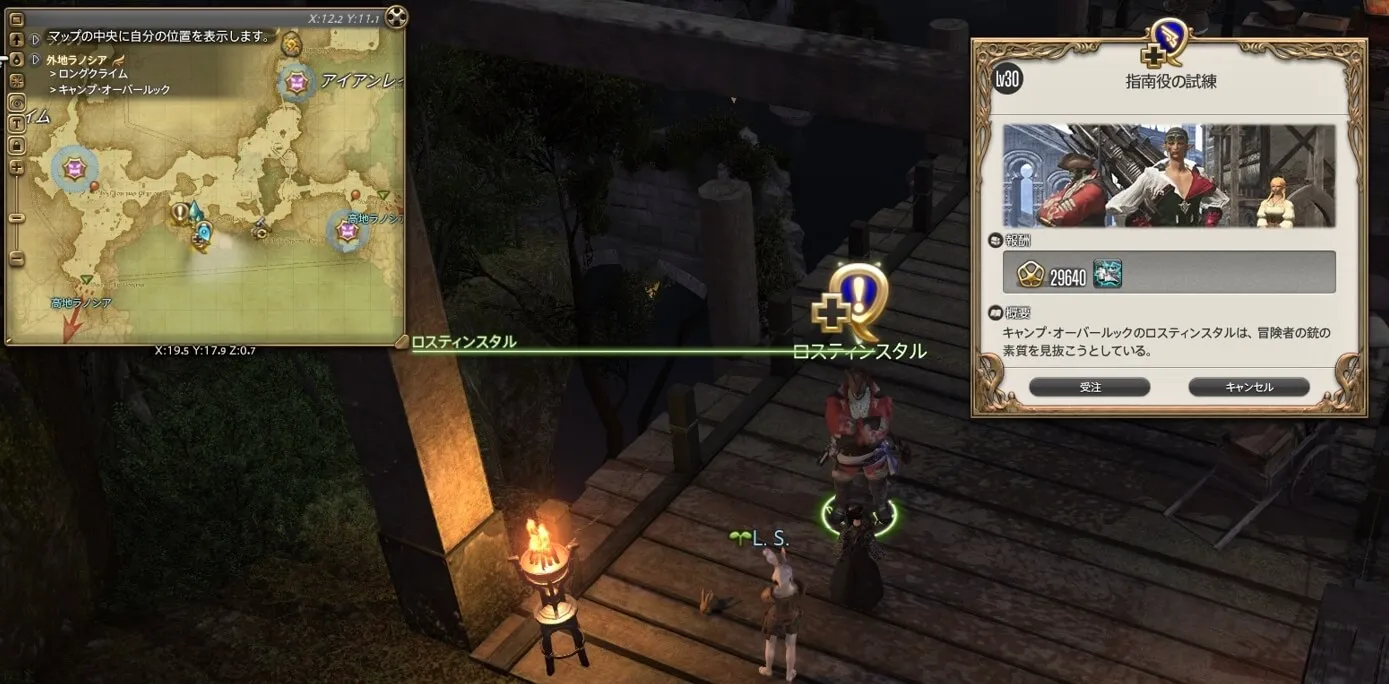Close the map window

click(396, 16)
